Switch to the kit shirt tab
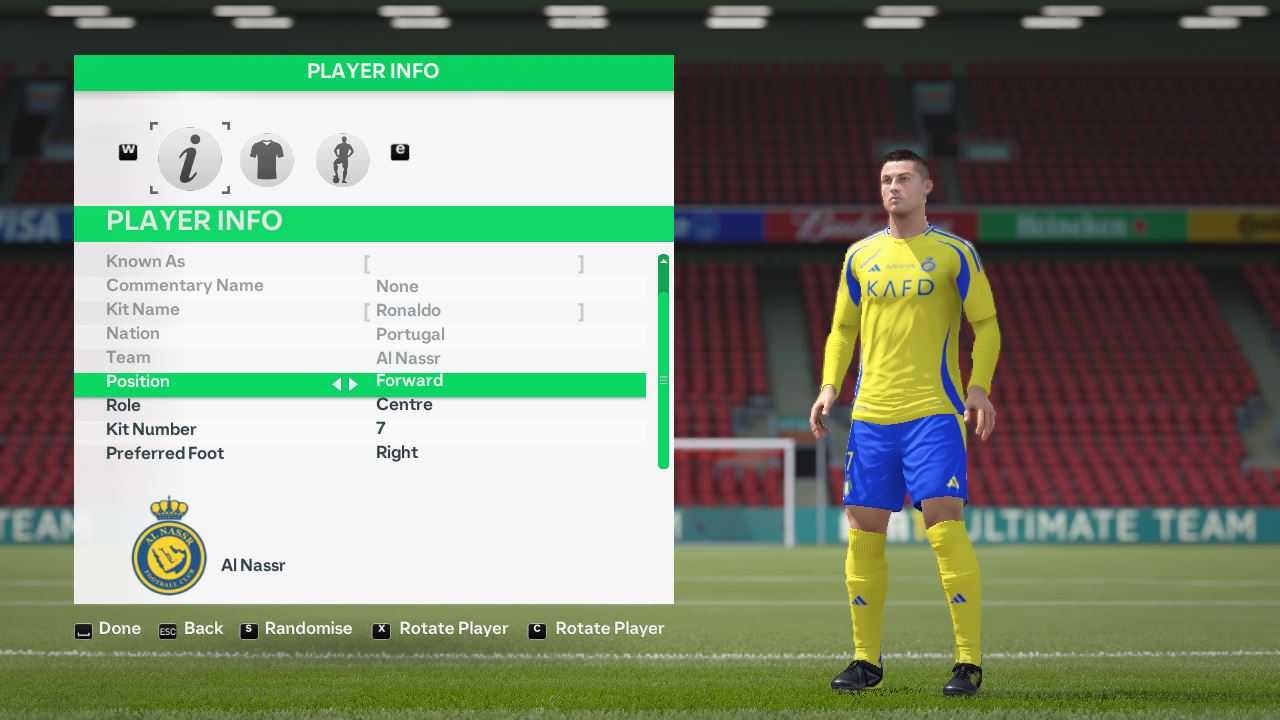 click(266, 159)
